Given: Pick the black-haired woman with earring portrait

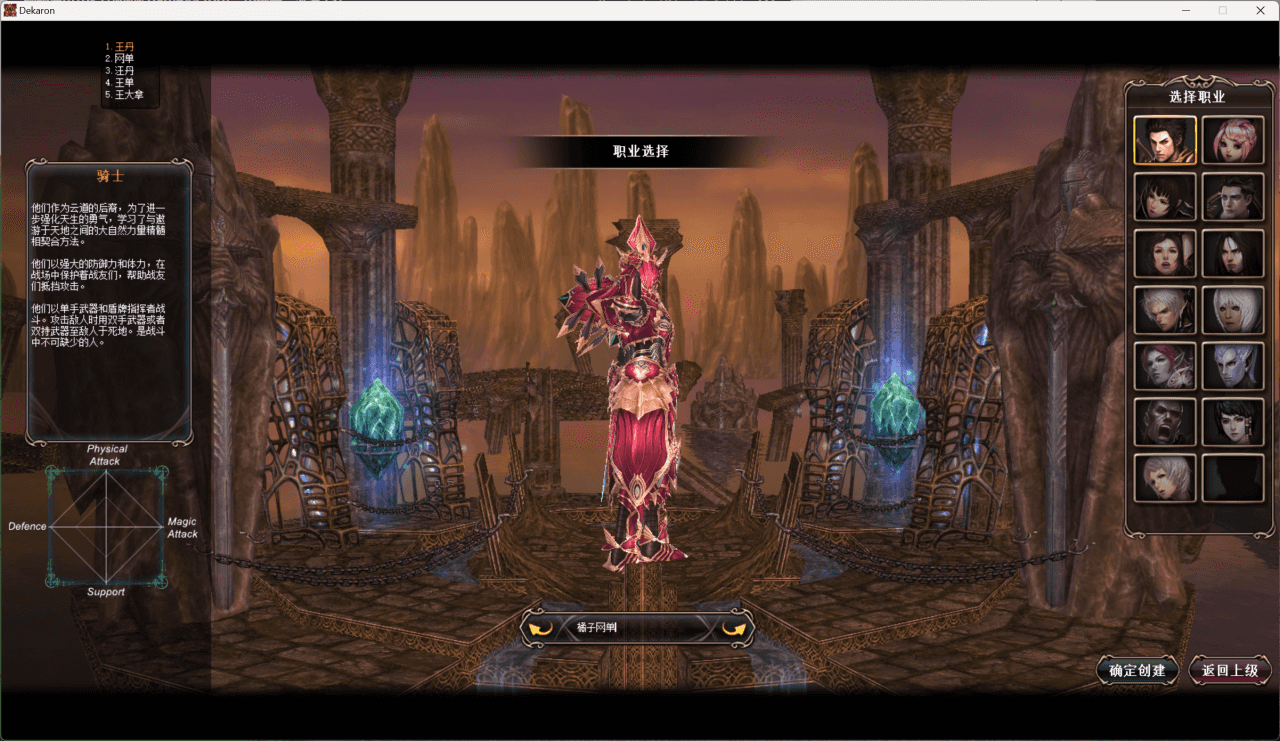Looking at the screenshot, I should tap(1232, 422).
